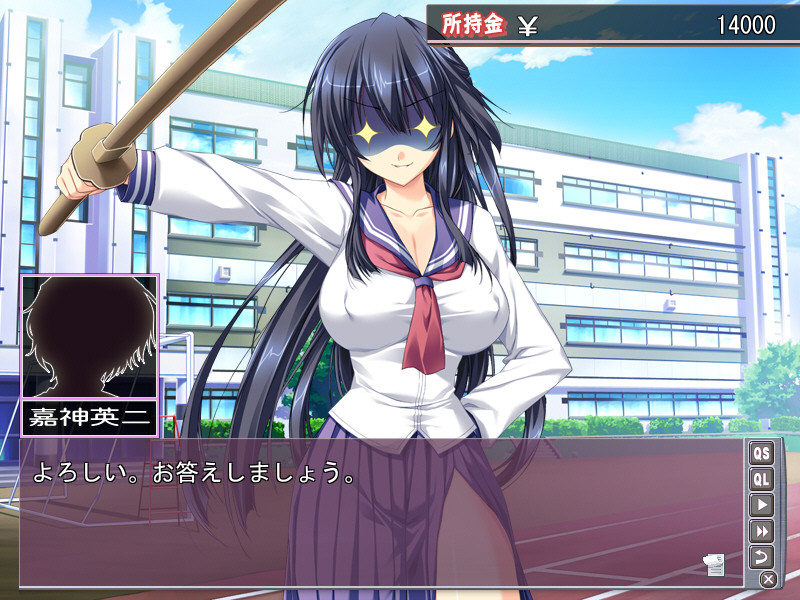Load the quick save with QL
Viewport: 800px width, 600px height.
pos(762,479)
